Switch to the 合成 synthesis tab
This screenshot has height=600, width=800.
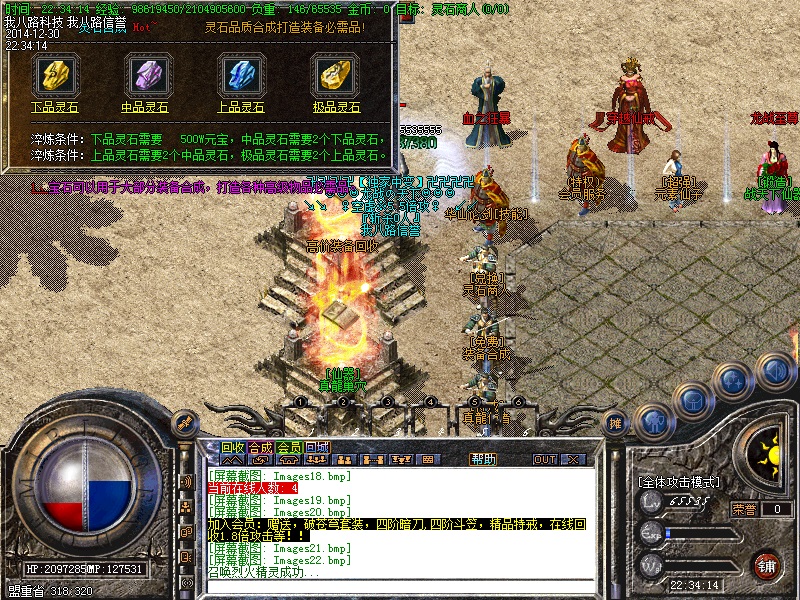260,447
